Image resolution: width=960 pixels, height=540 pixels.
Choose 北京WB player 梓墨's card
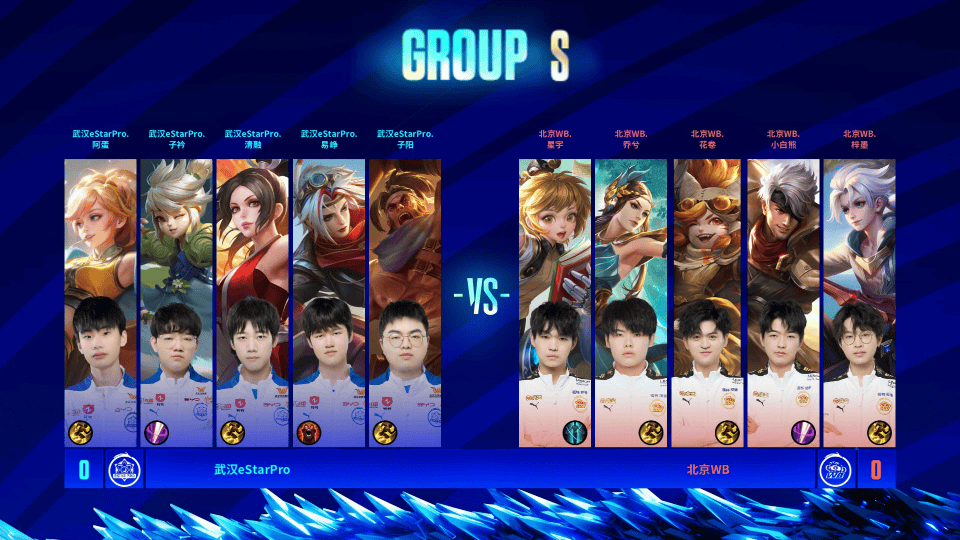click(x=859, y=300)
